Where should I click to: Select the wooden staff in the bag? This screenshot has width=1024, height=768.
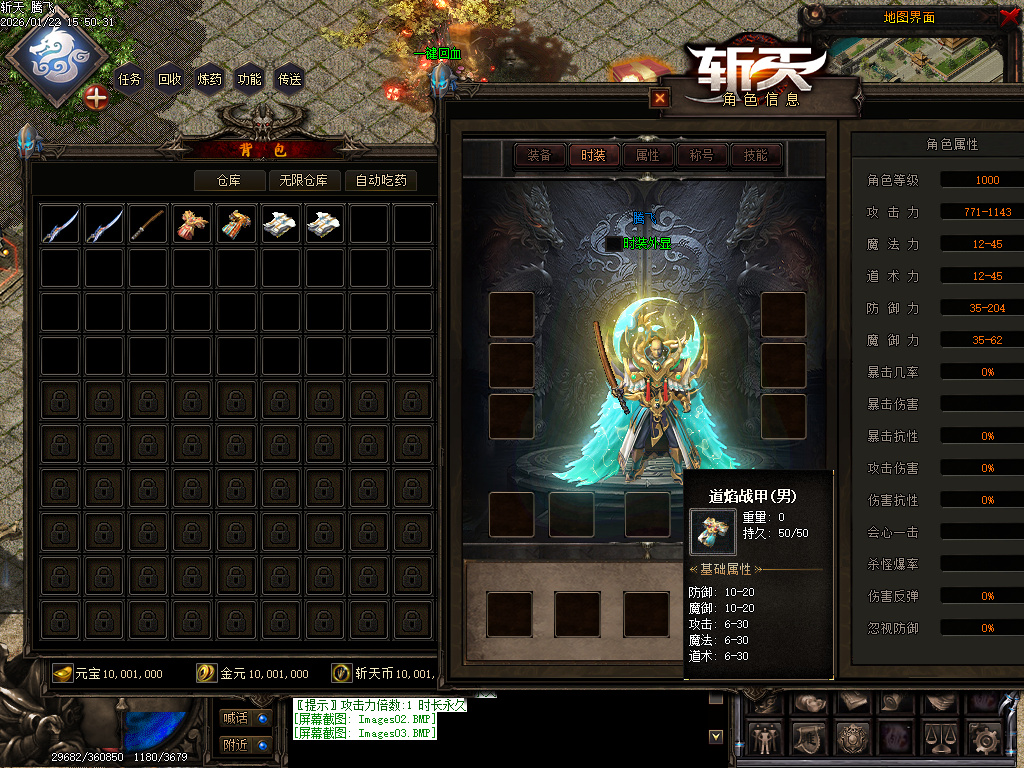coord(148,224)
